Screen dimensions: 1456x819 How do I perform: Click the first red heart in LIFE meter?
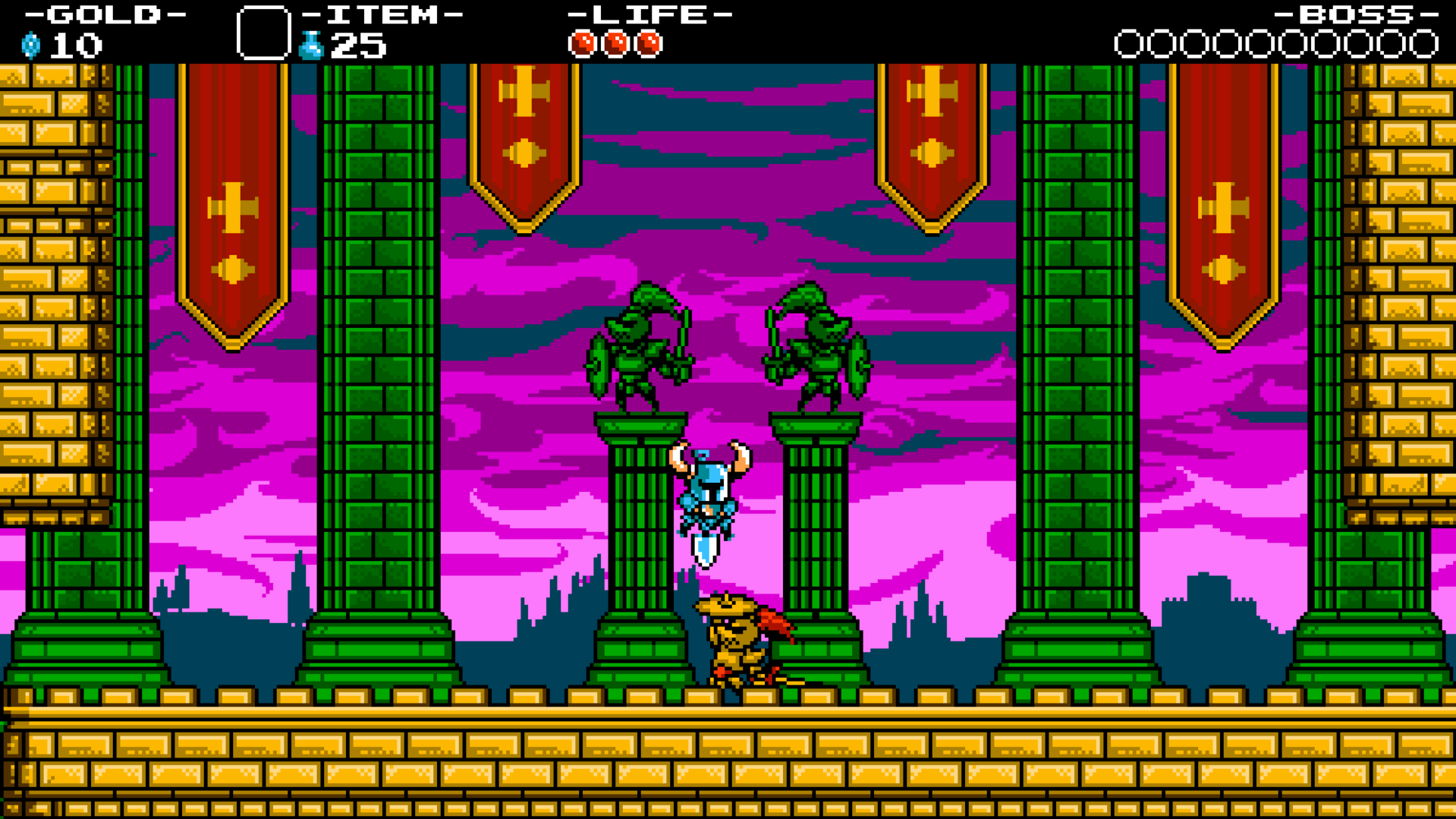(582, 43)
